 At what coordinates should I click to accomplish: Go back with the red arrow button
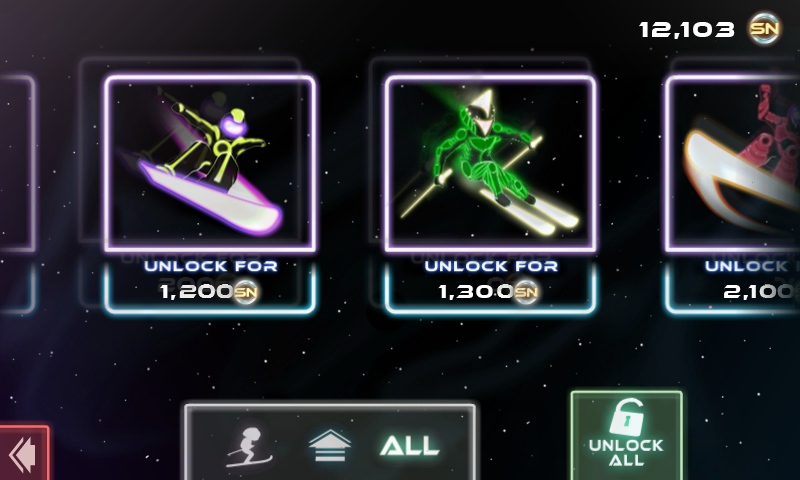point(22,455)
